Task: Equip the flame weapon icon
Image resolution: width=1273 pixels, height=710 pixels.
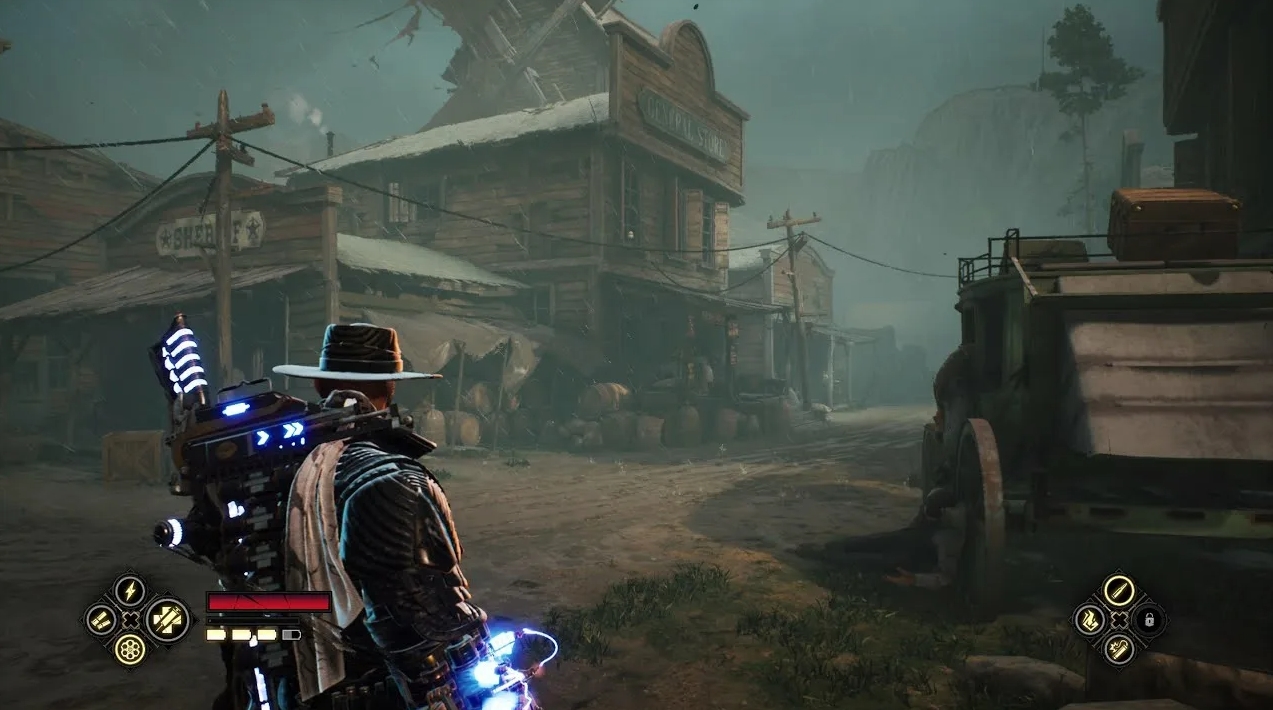Action: pos(1089,620)
